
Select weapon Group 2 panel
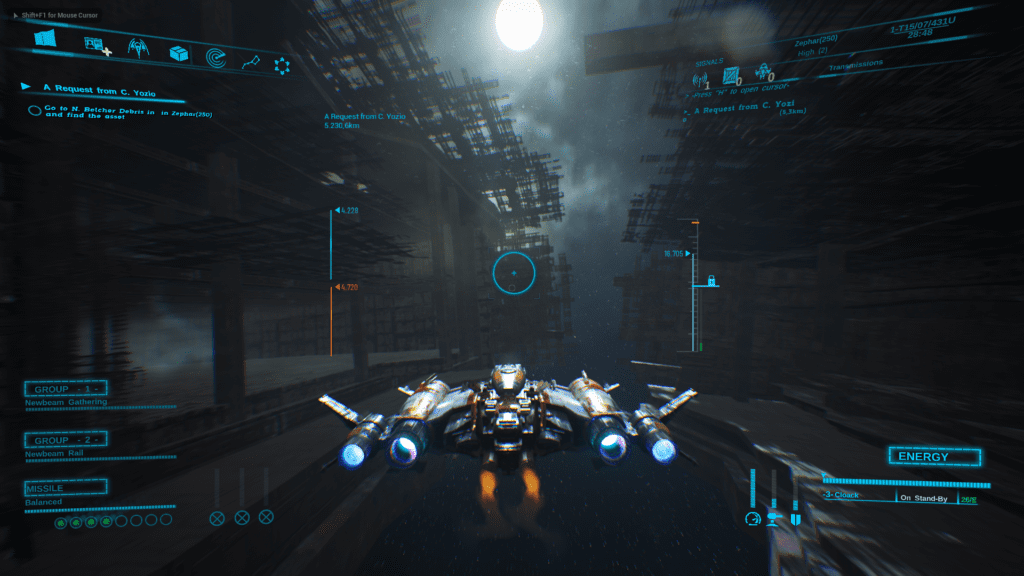coord(66,440)
